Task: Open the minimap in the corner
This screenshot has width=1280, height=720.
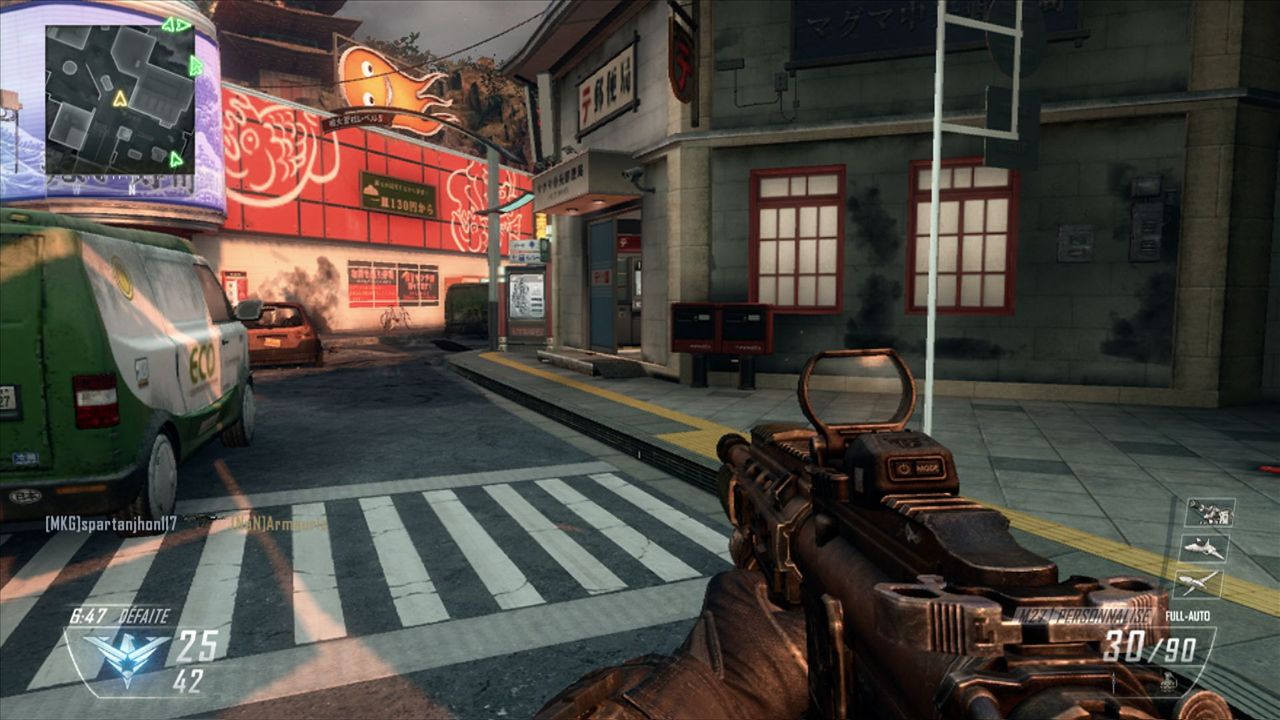Action: 119,99
